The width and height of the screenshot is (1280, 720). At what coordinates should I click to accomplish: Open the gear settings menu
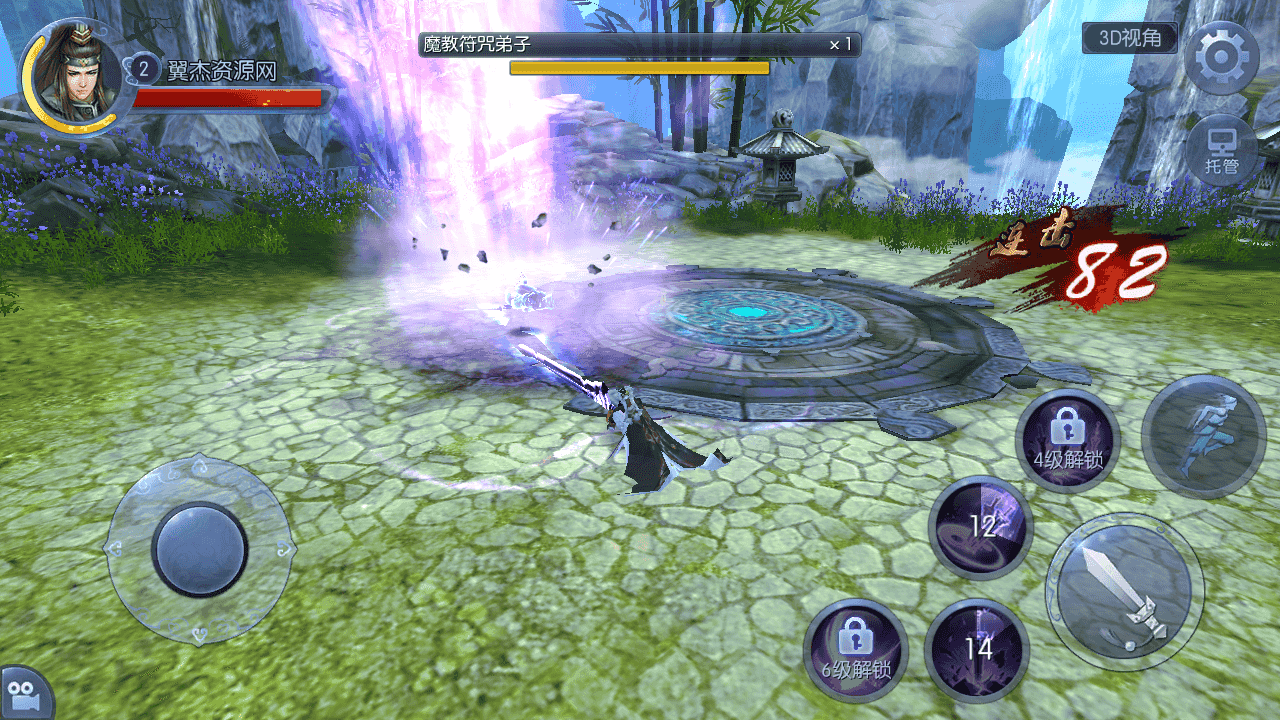pyautogui.click(x=1220, y=57)
